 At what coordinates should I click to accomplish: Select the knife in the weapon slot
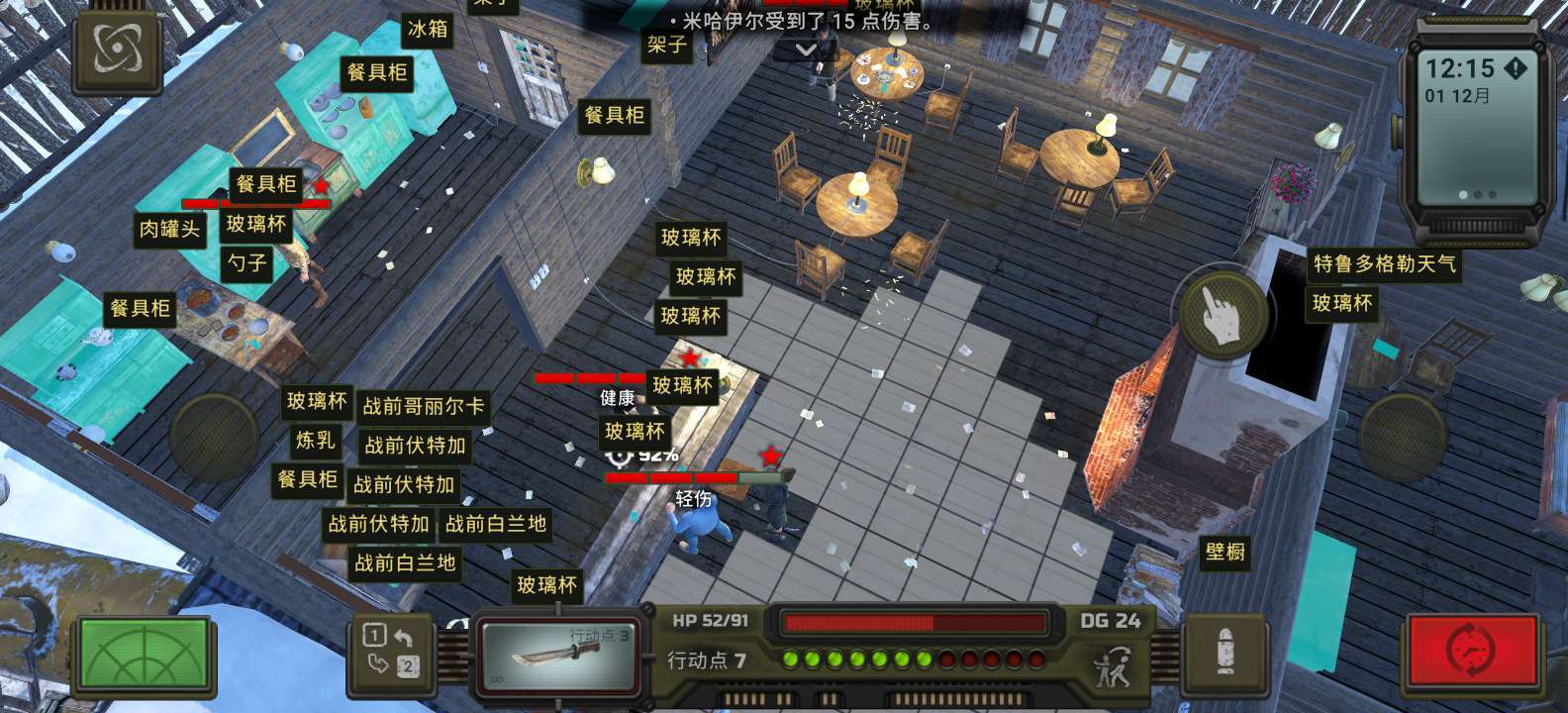559,654
